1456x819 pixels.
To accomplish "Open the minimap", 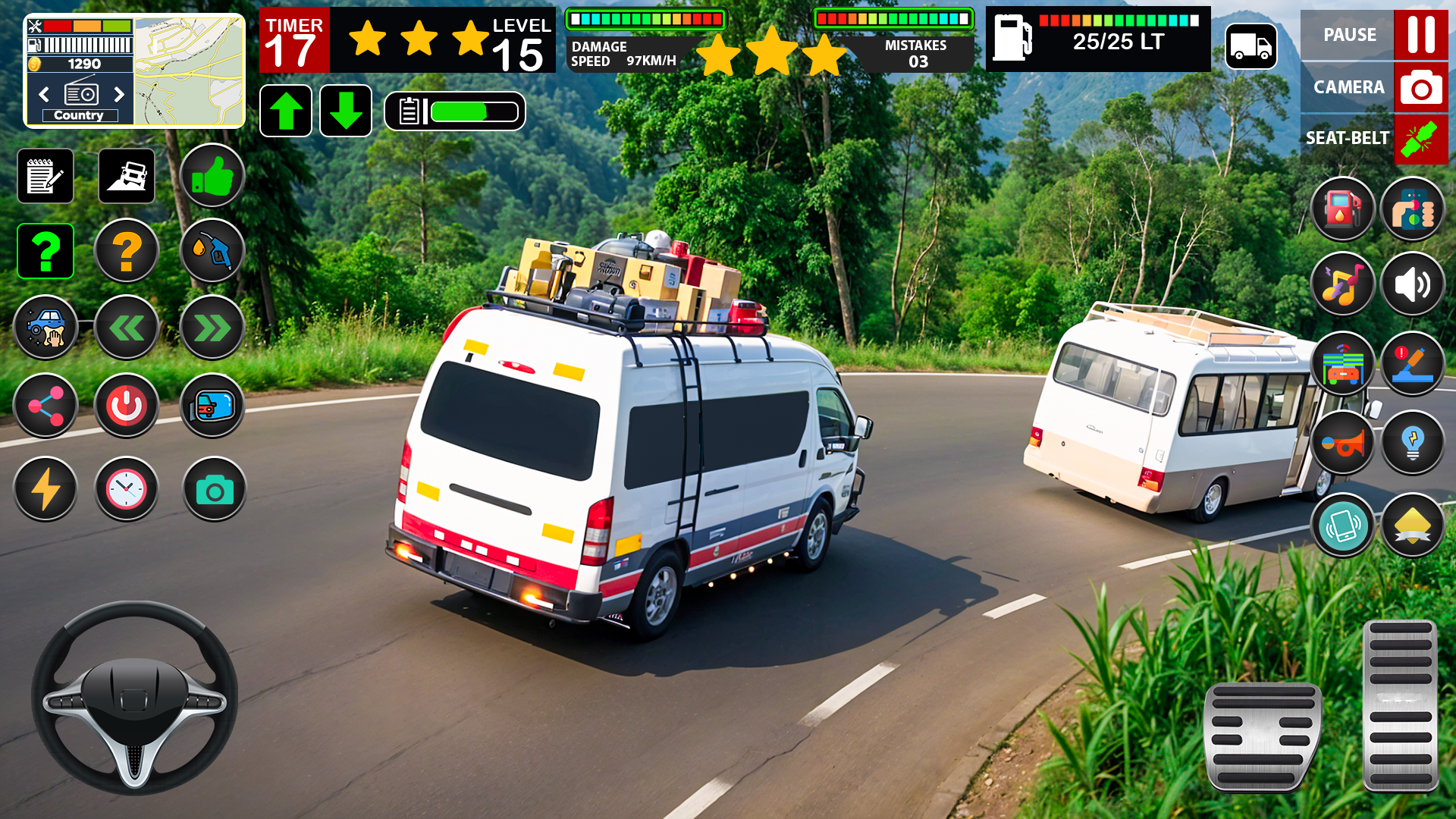I will [x=190, y=71].
